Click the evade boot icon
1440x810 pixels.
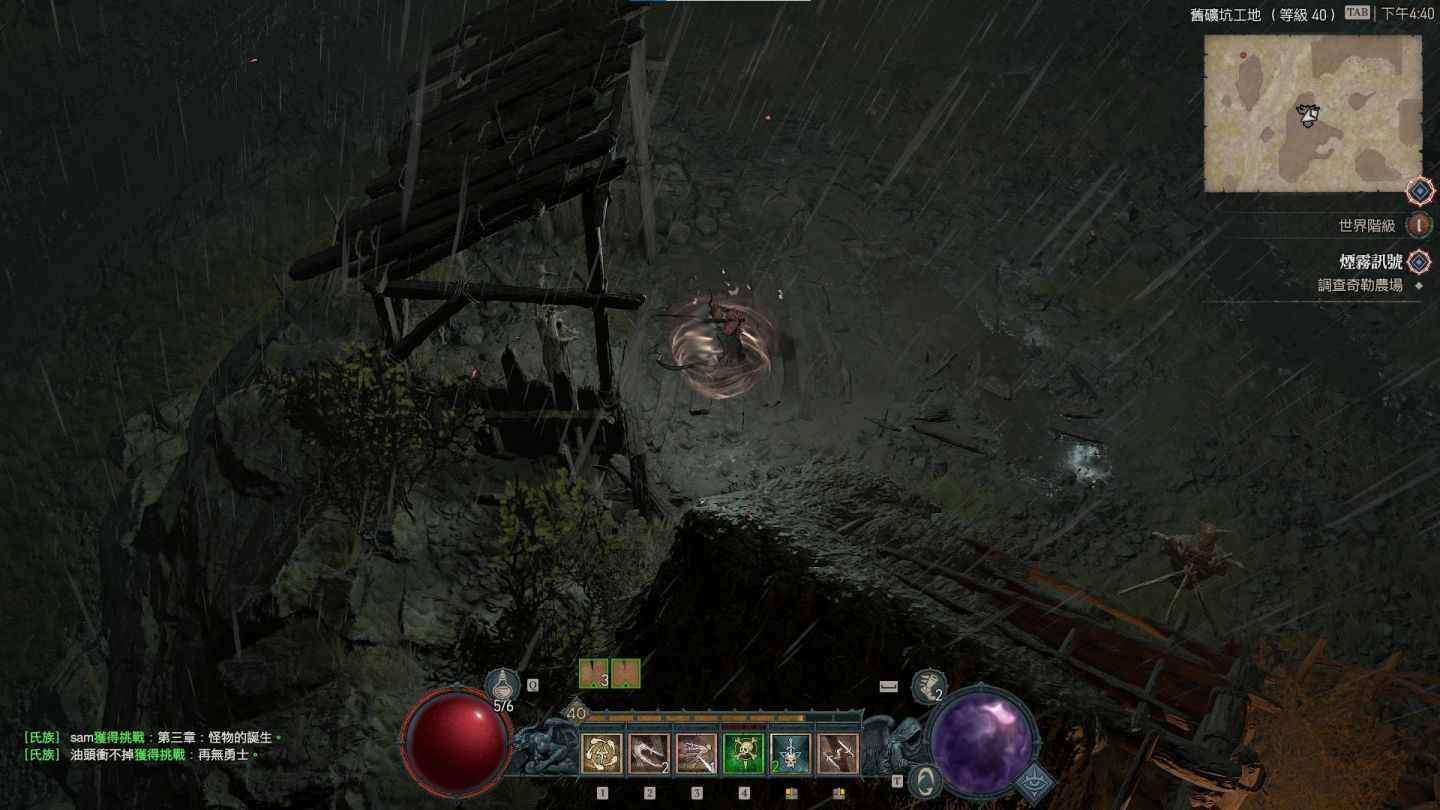tap(927, 686)
